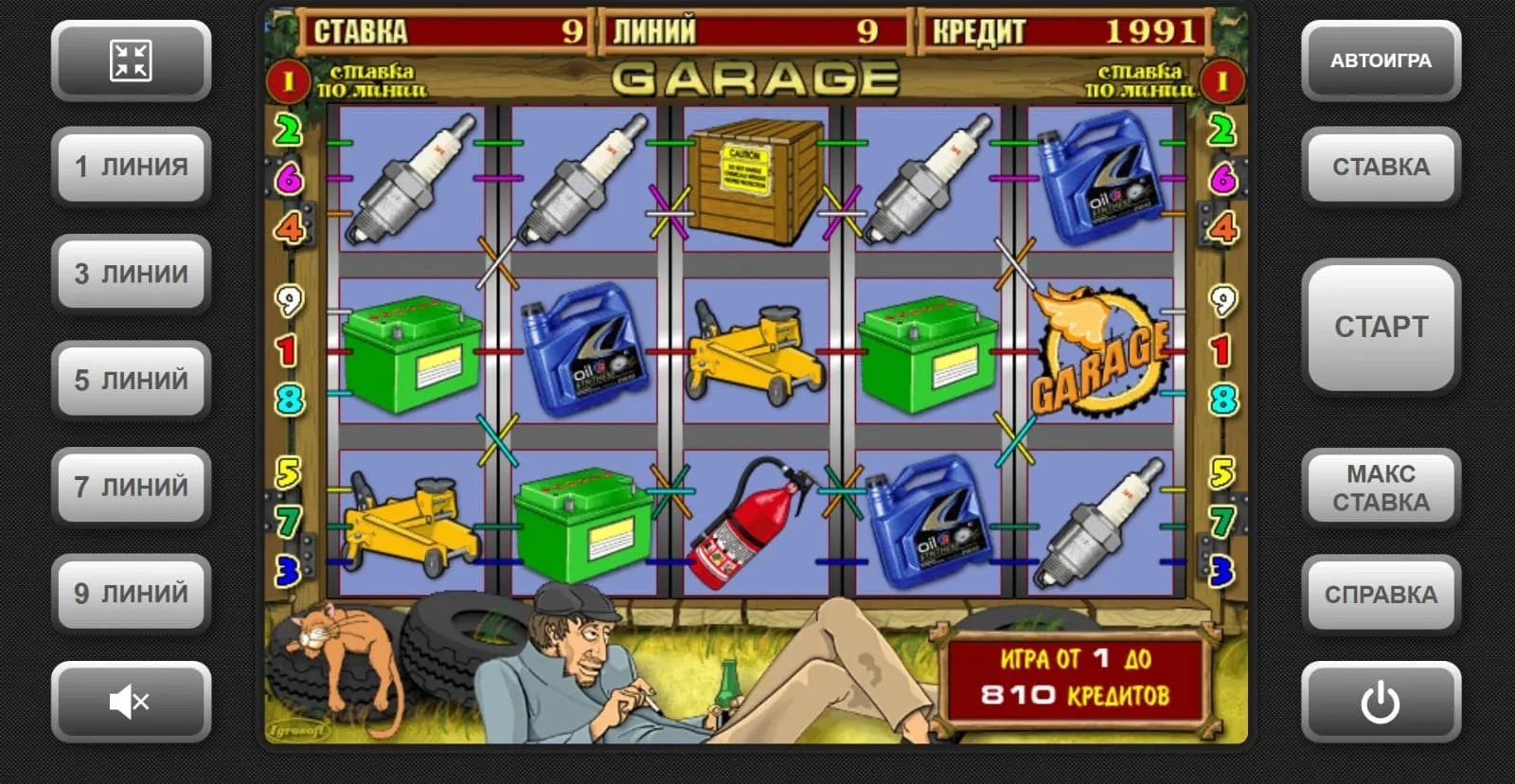The width and height of the screenshot is (1515, 784).
Task: Select 7 ЛИНИЙ paylines
Action: coord(132,487)
